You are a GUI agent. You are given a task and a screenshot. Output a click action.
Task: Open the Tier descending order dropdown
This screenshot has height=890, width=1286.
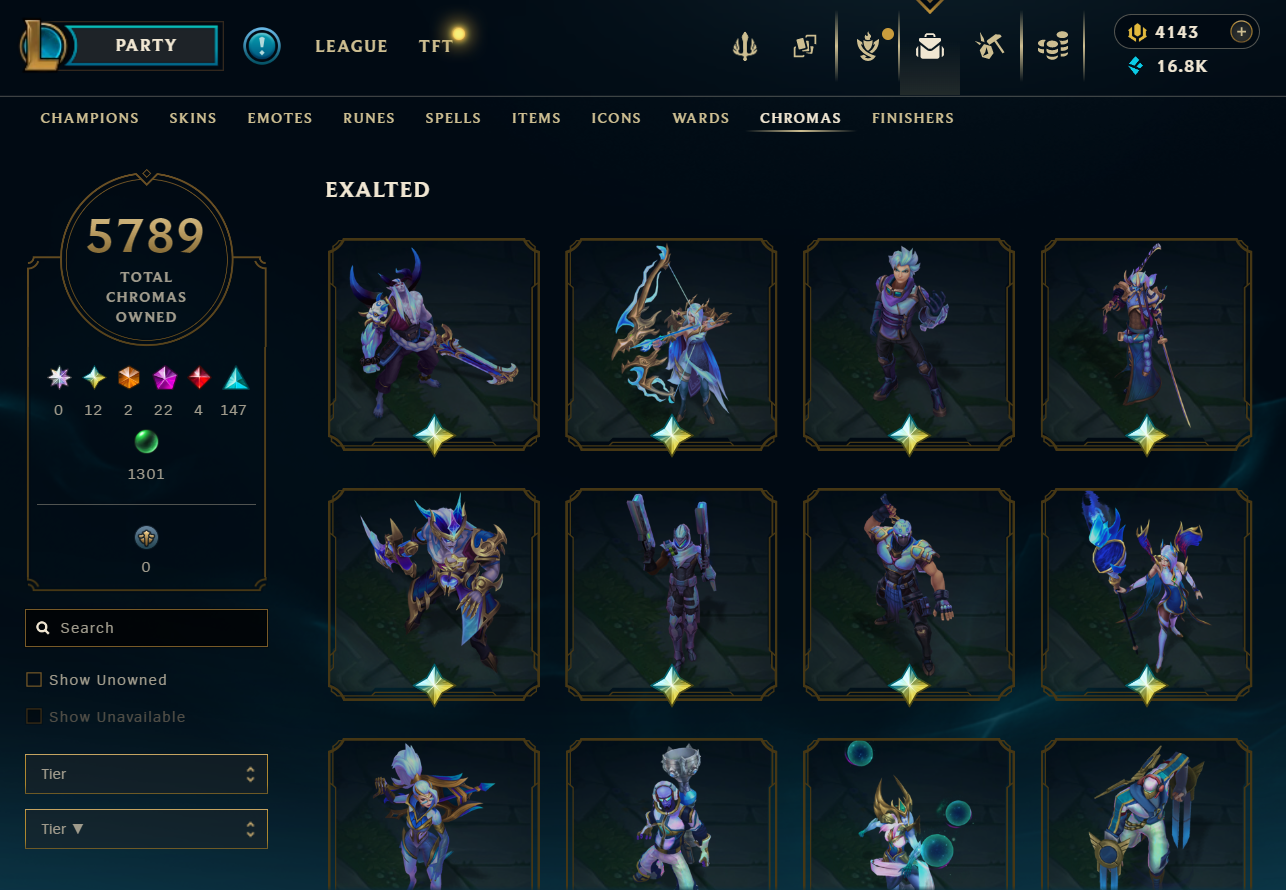pos(146,828)
